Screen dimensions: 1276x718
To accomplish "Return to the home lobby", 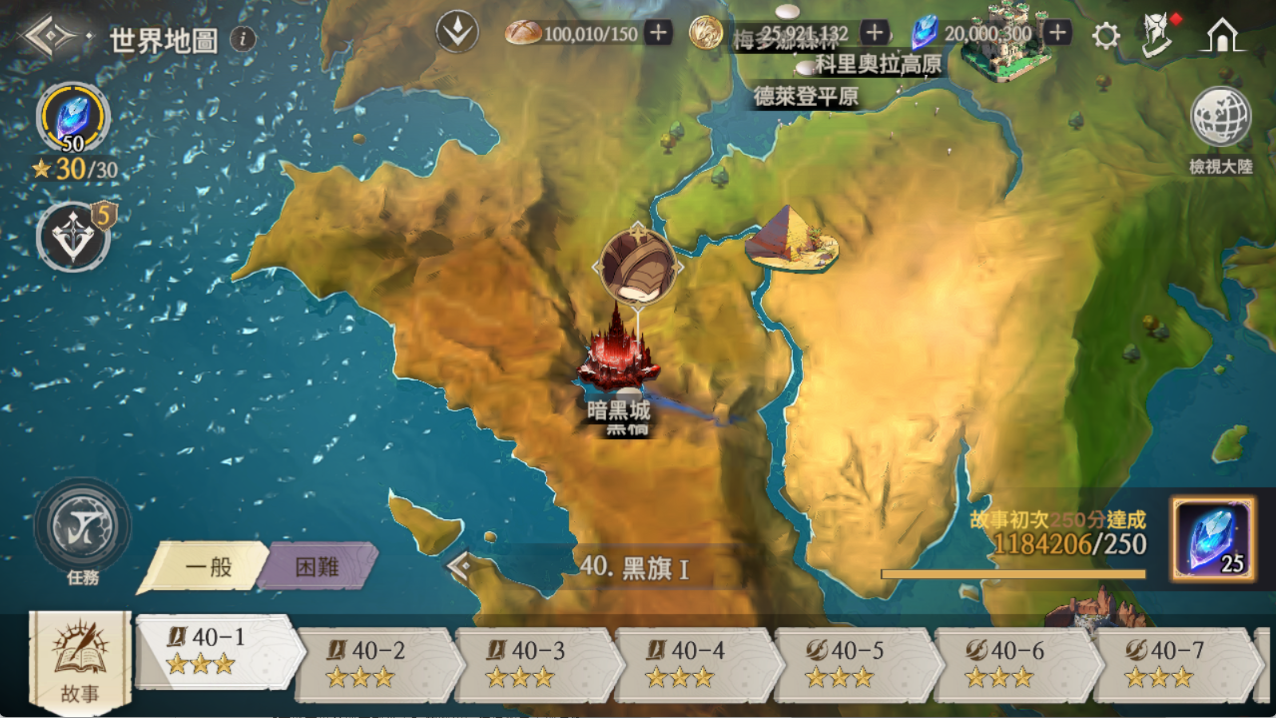I will click(1222, 36).
